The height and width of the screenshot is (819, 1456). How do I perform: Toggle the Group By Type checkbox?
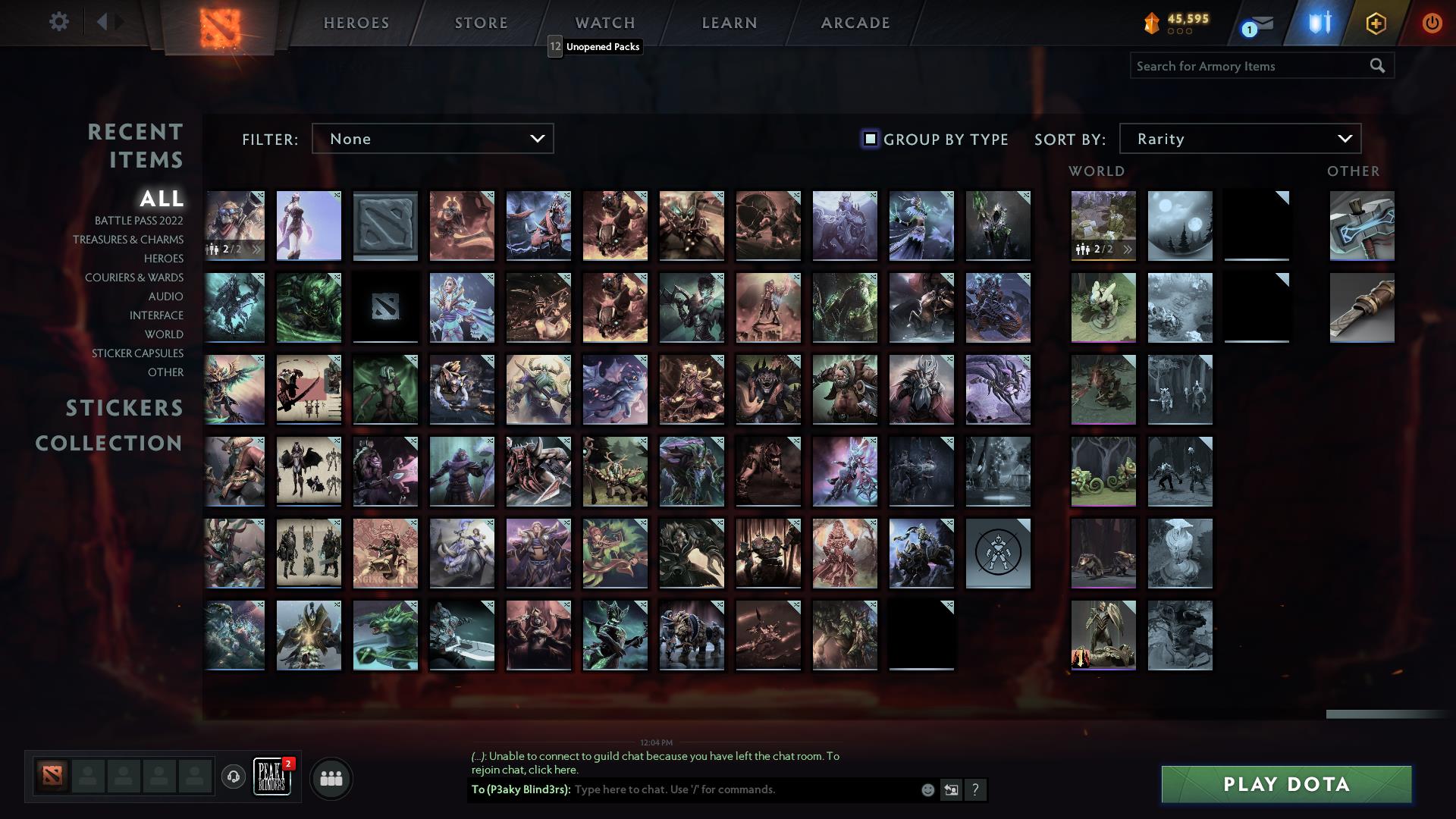tap(869, 139)
